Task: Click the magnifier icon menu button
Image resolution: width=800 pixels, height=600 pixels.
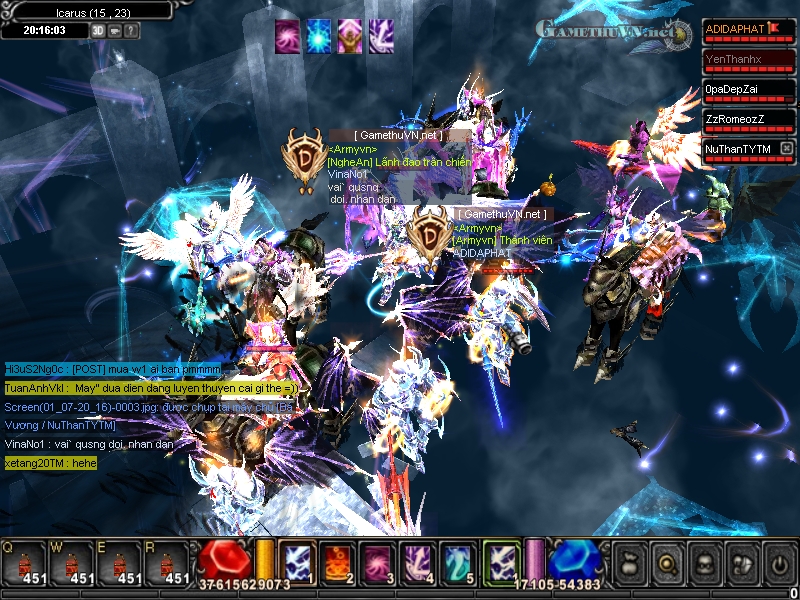Action: 667,563
